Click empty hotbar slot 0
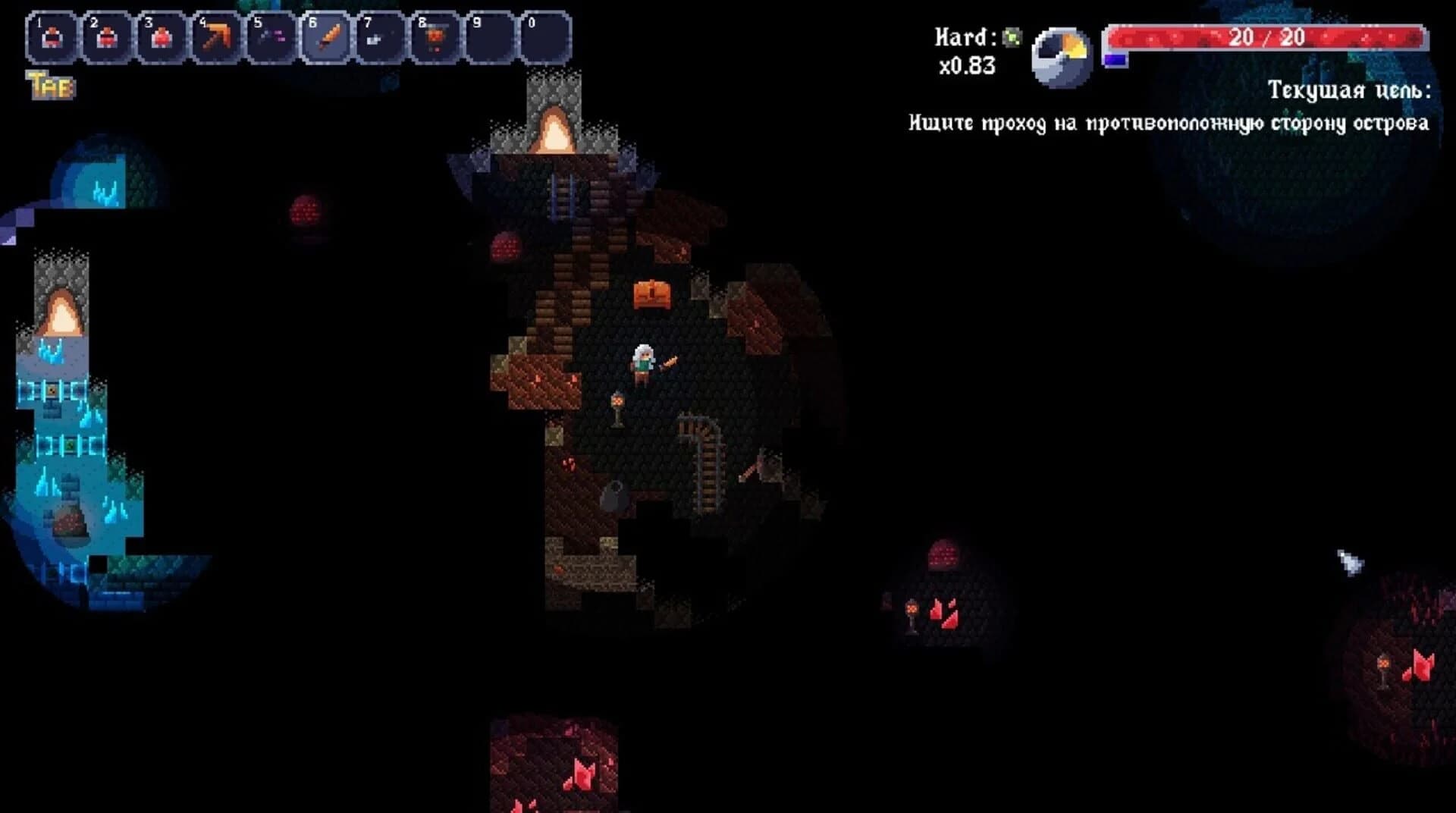This screenshot has width=1456, height=813. point(540,38)
